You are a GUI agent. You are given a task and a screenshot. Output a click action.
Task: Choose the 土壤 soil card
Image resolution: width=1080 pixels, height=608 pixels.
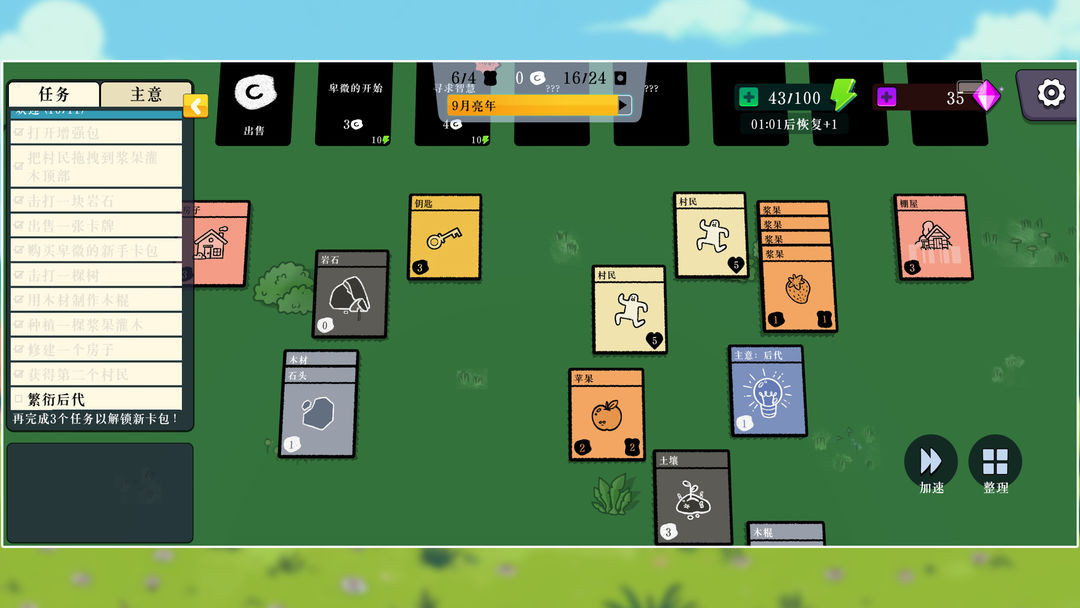(692, 498)
